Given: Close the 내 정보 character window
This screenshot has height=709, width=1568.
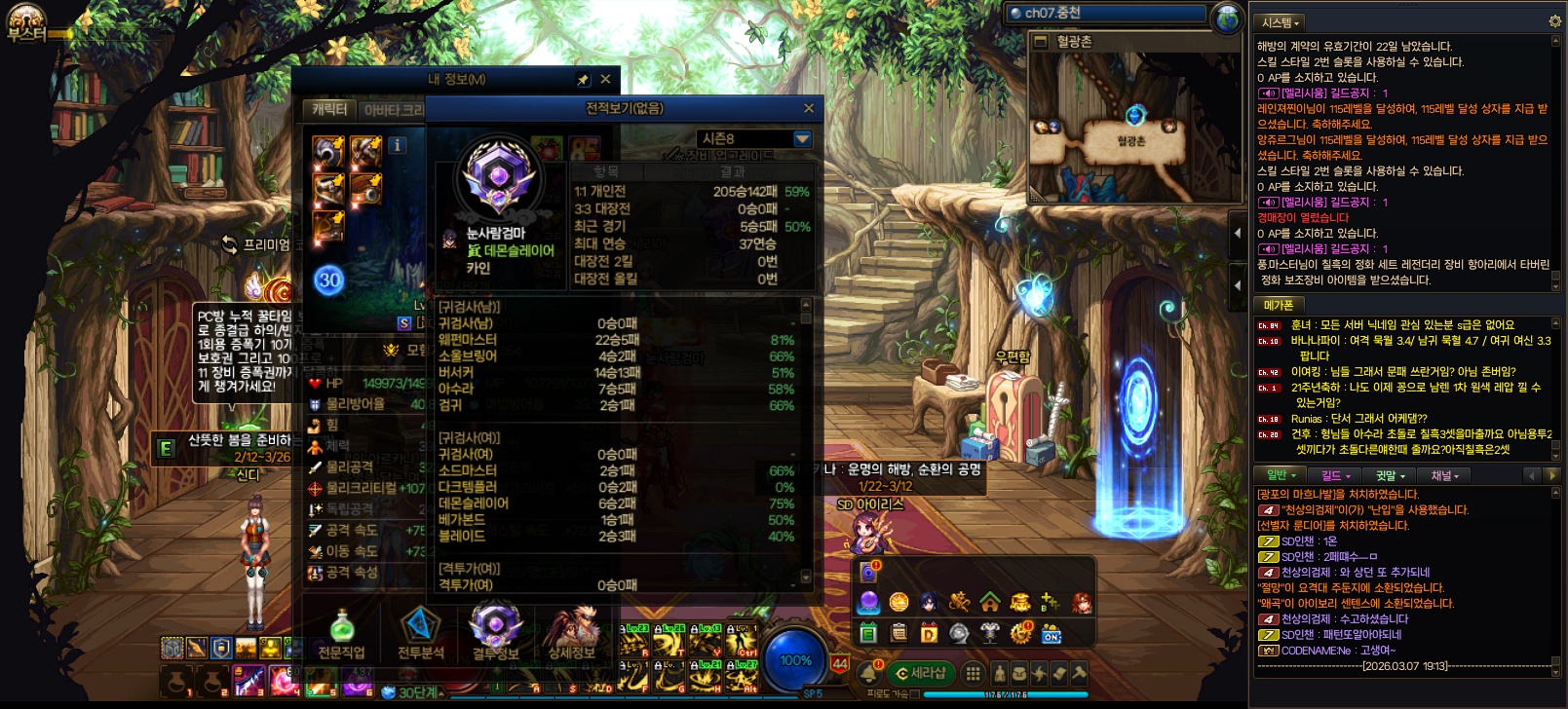Looking at the screenshot, I should 605,79.
